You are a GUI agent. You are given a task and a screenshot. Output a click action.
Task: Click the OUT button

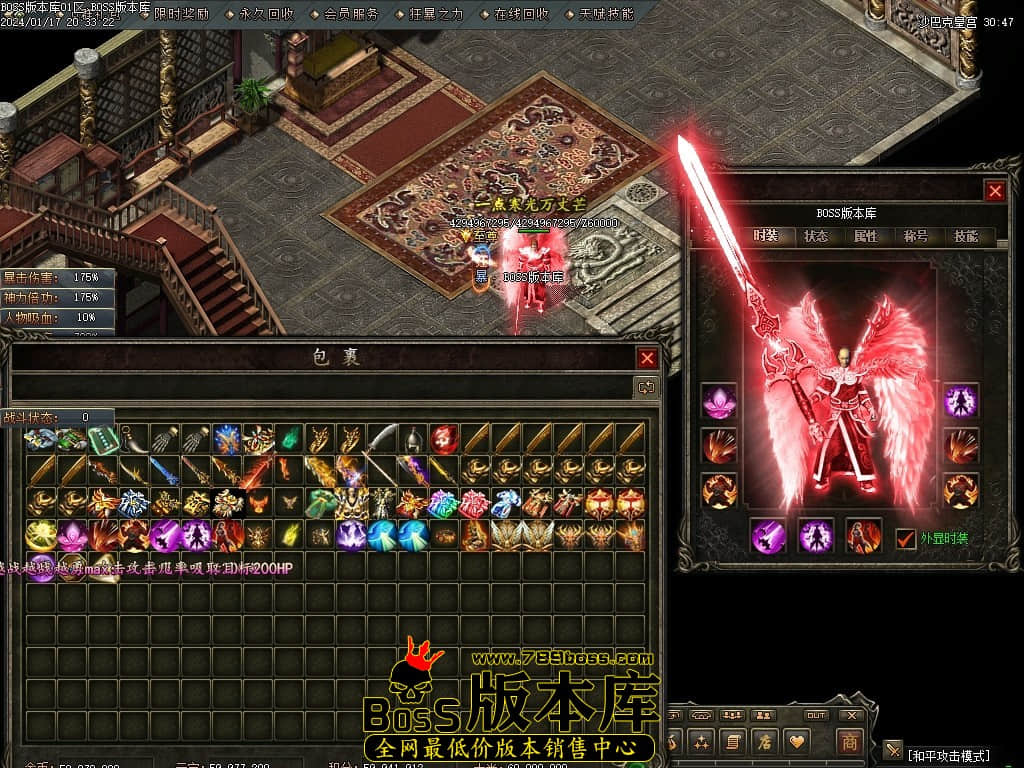coord(816,715)
